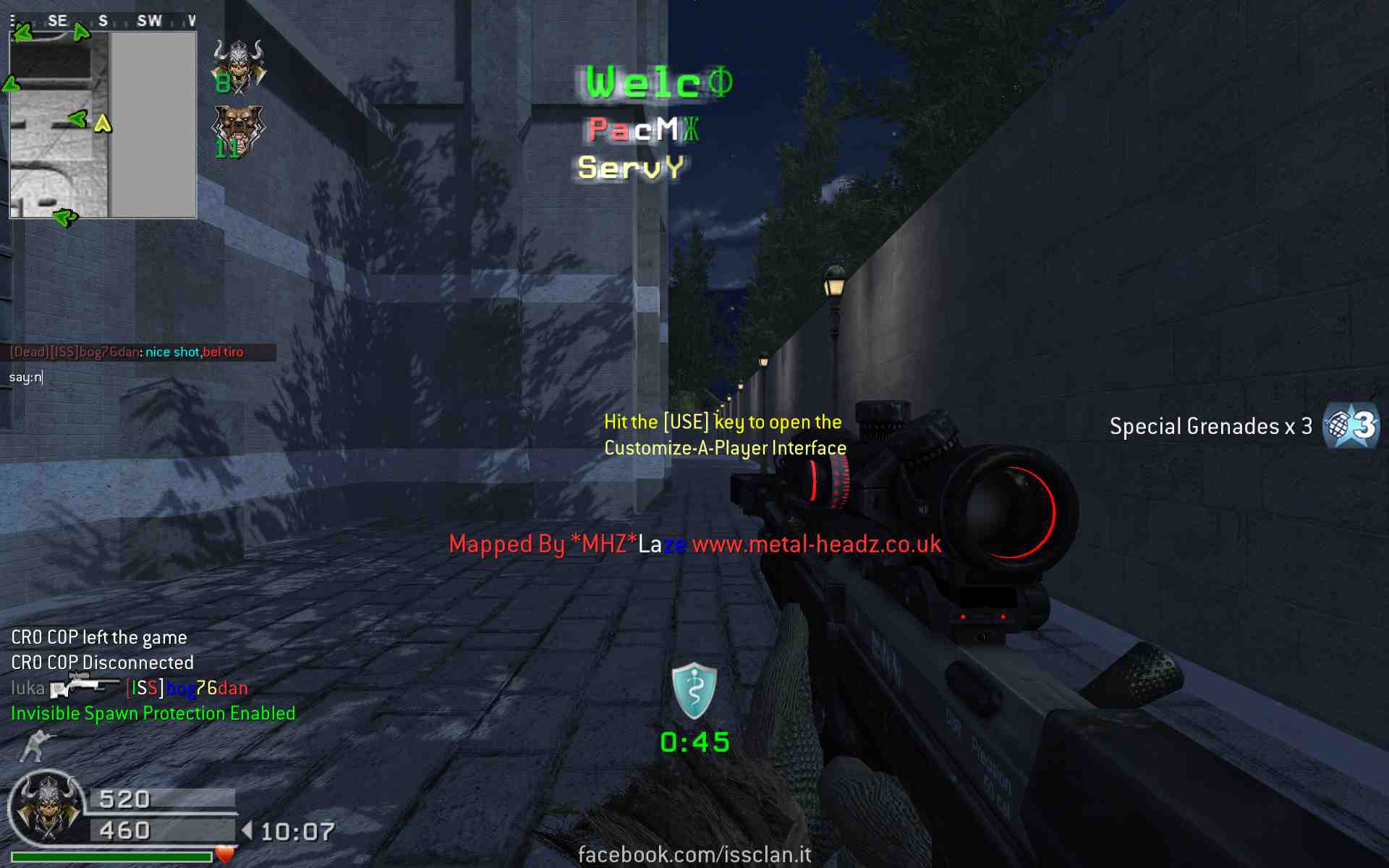Click the soldier stance indicator icon
The height and width of the screenshot is (868, 1389).
36,746
